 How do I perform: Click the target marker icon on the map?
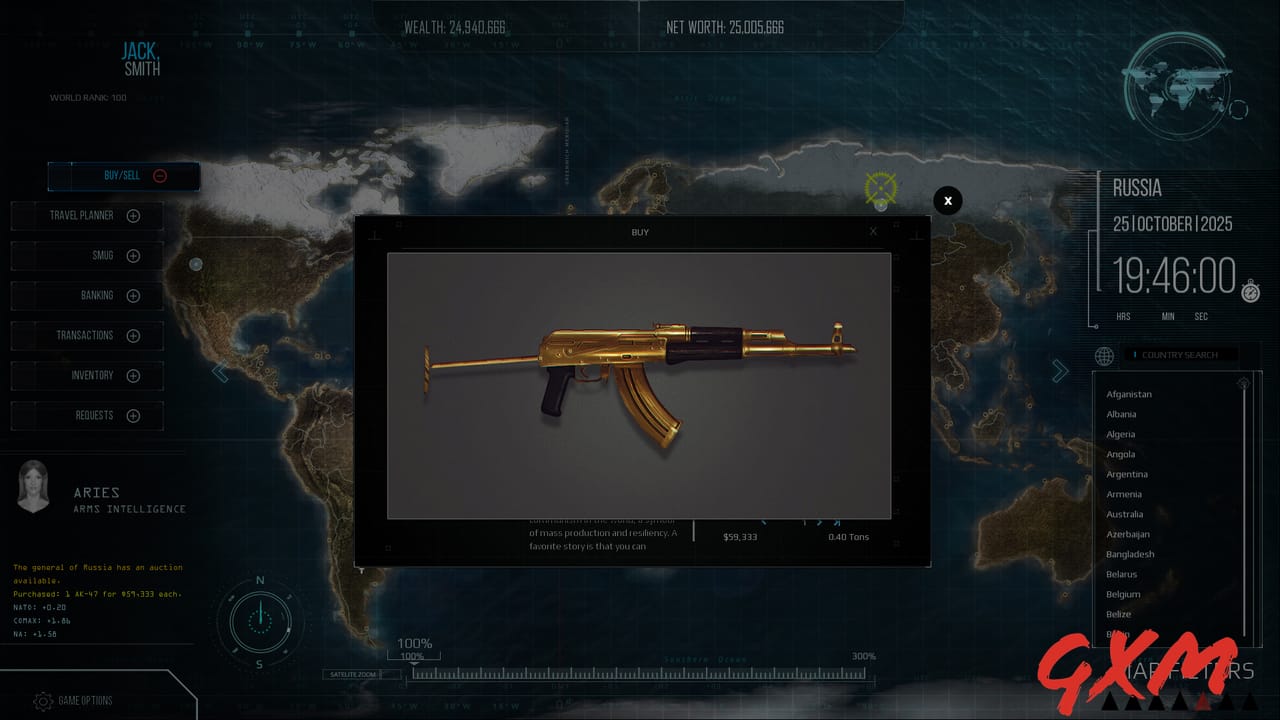881,189
